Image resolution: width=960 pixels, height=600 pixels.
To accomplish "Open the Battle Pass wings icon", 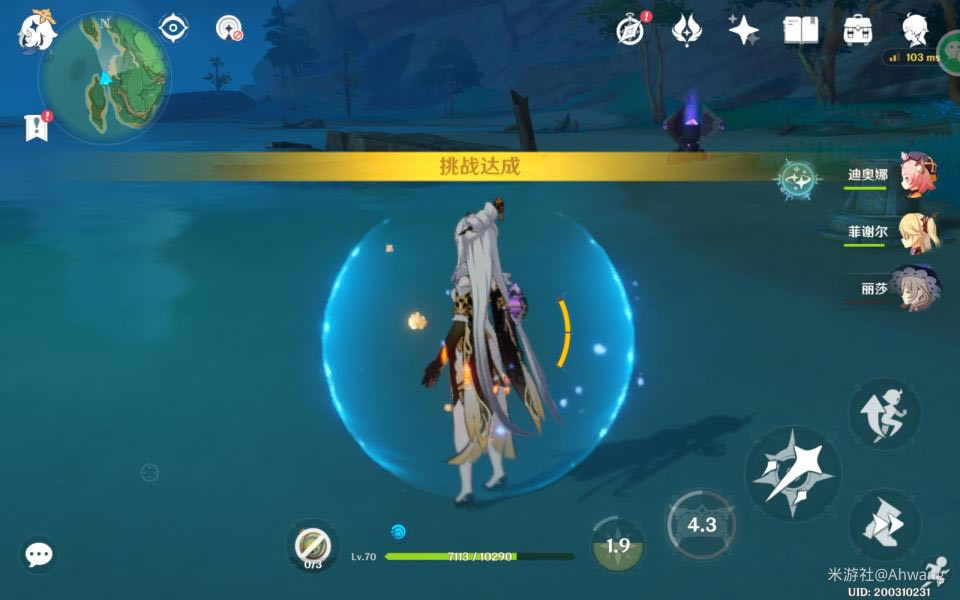I will (x=686, y=30).
